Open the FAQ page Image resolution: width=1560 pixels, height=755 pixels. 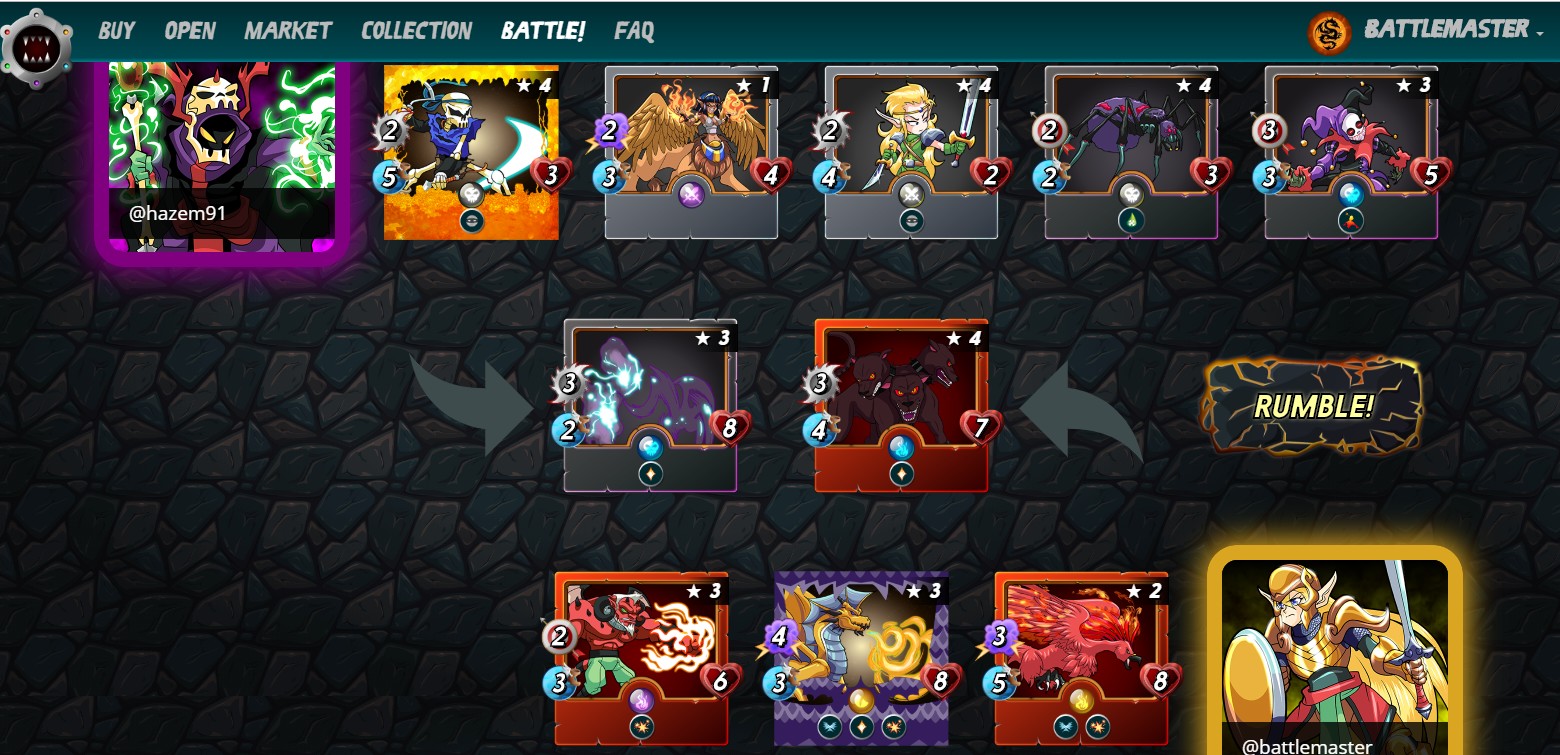point(632,31)
